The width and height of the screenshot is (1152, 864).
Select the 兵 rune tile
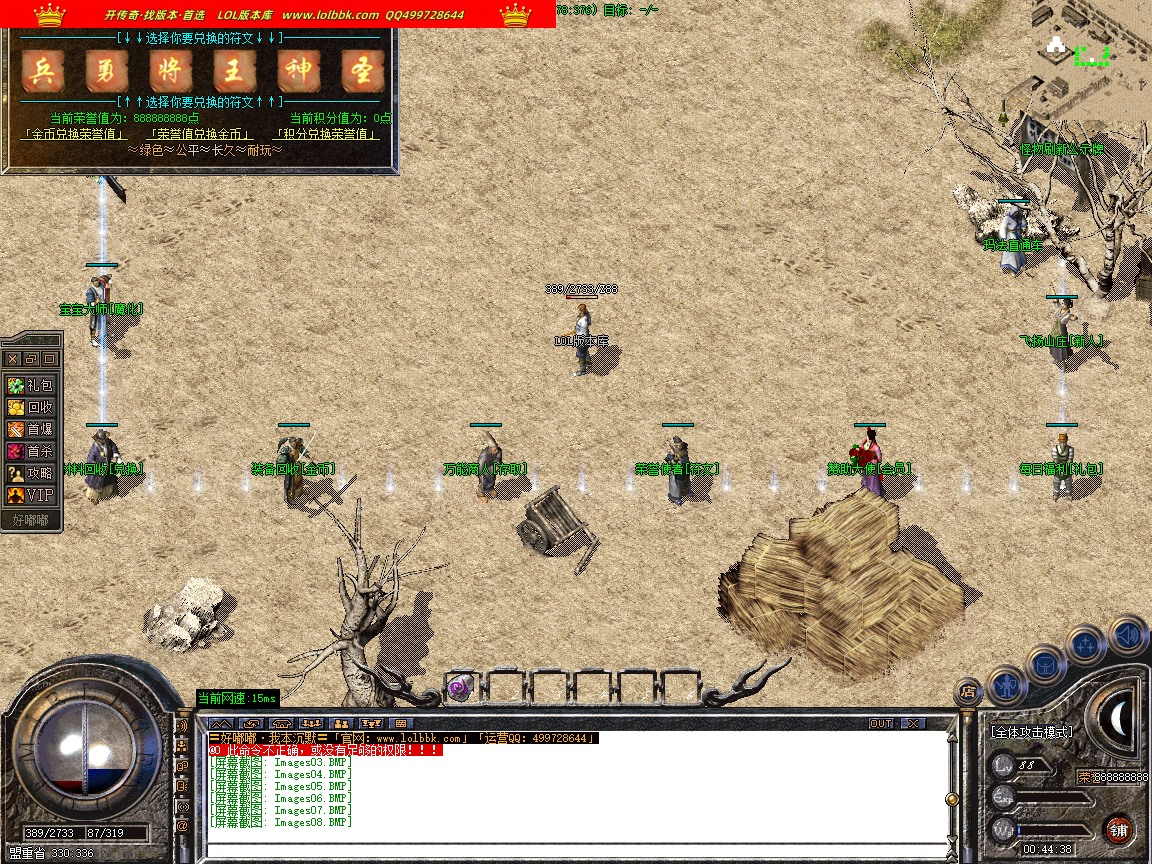[43, 72]
